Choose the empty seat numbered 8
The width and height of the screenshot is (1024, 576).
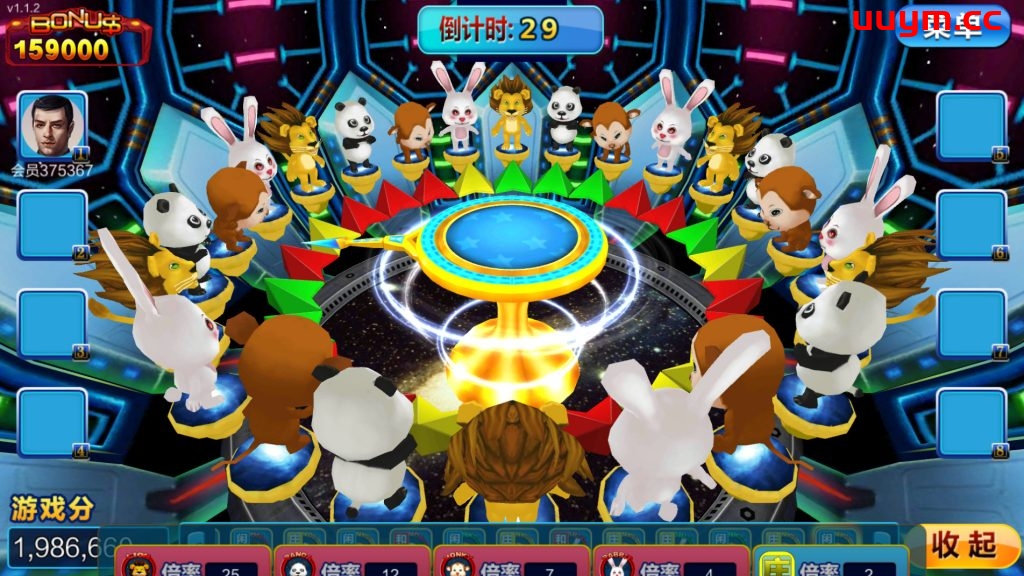[971, 422]
